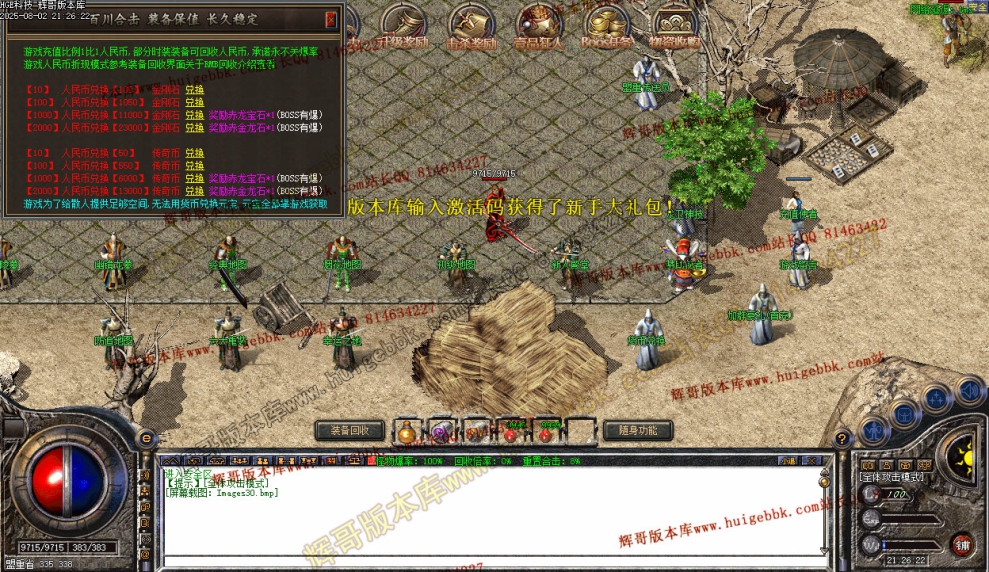Use the orange gourd potion in the hotbar
989x572 pixels.
(406, 432)
